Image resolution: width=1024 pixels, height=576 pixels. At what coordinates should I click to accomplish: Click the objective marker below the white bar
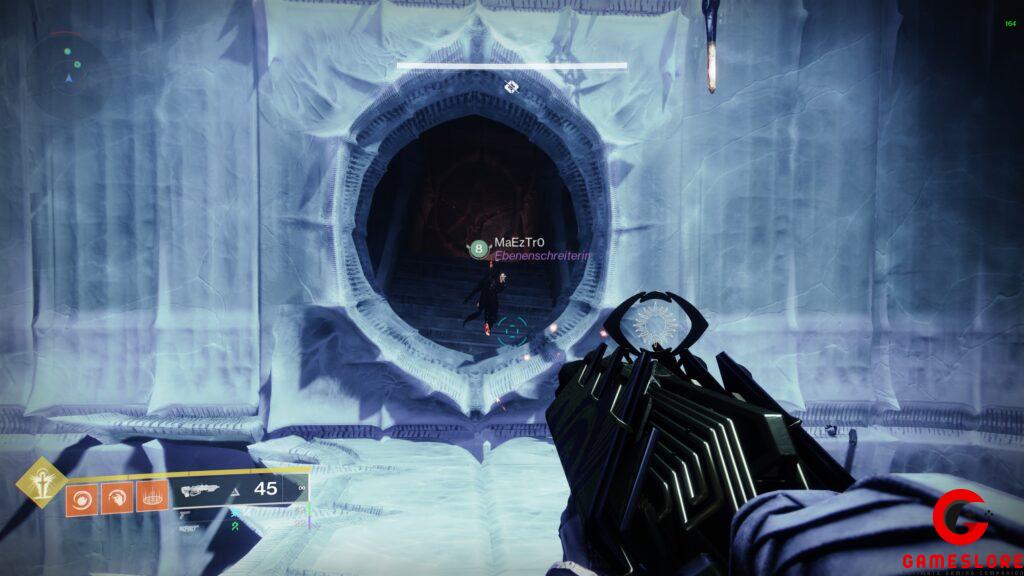coord(511,87)
